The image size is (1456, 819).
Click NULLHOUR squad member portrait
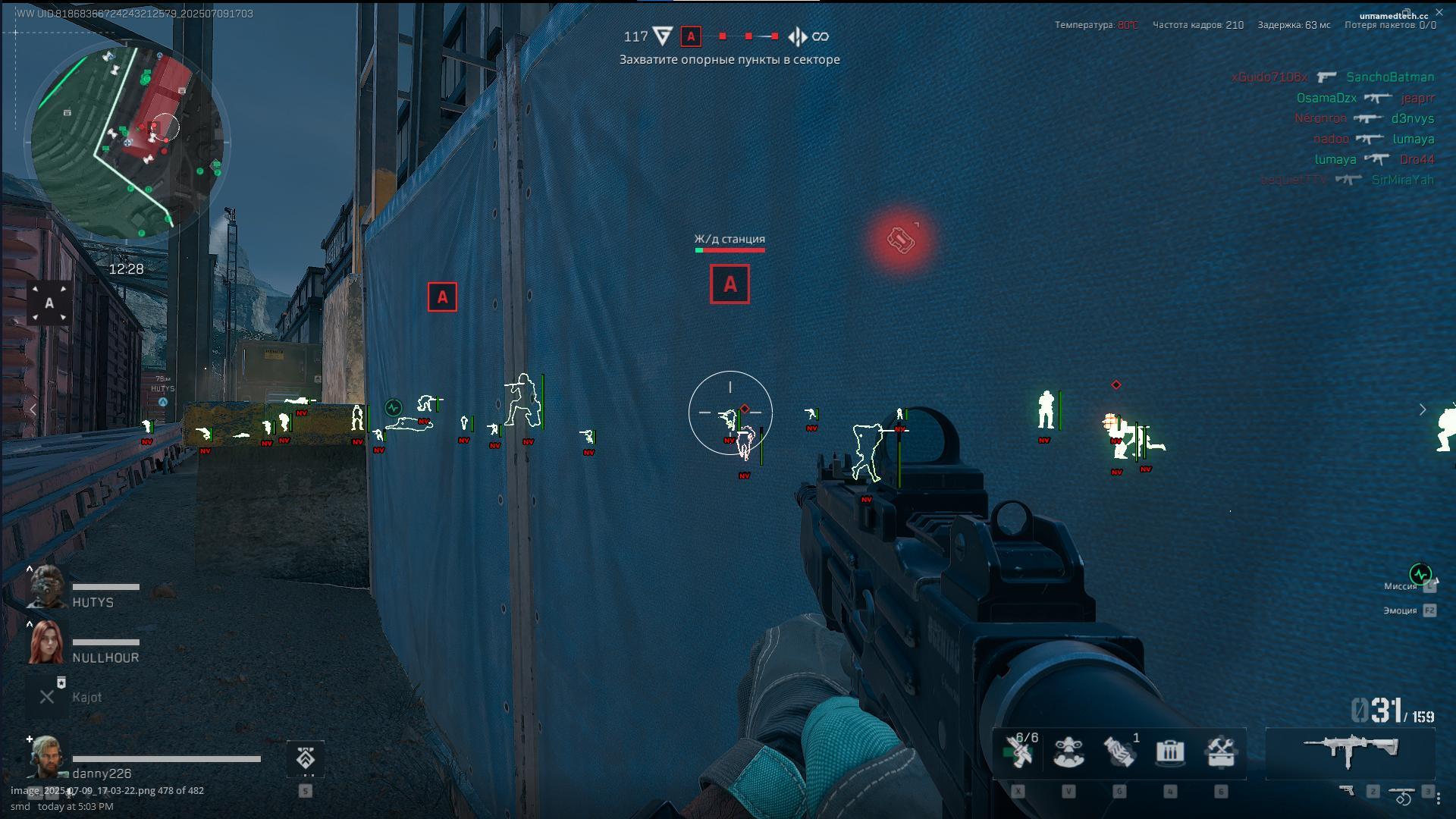tap(47, 642)
